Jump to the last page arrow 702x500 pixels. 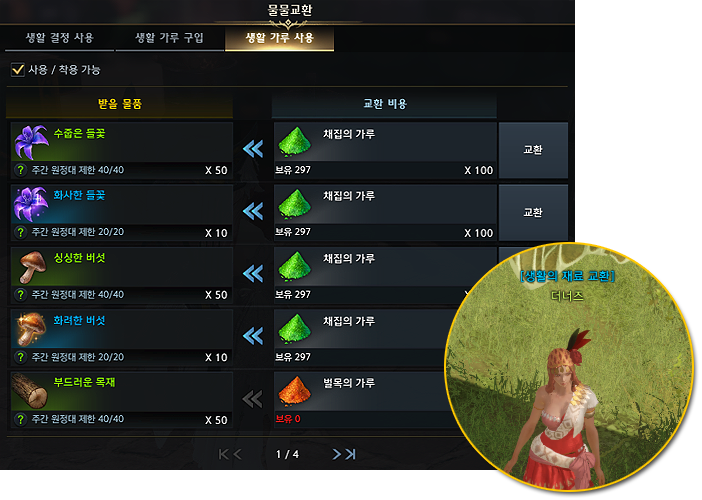point(352,454)
